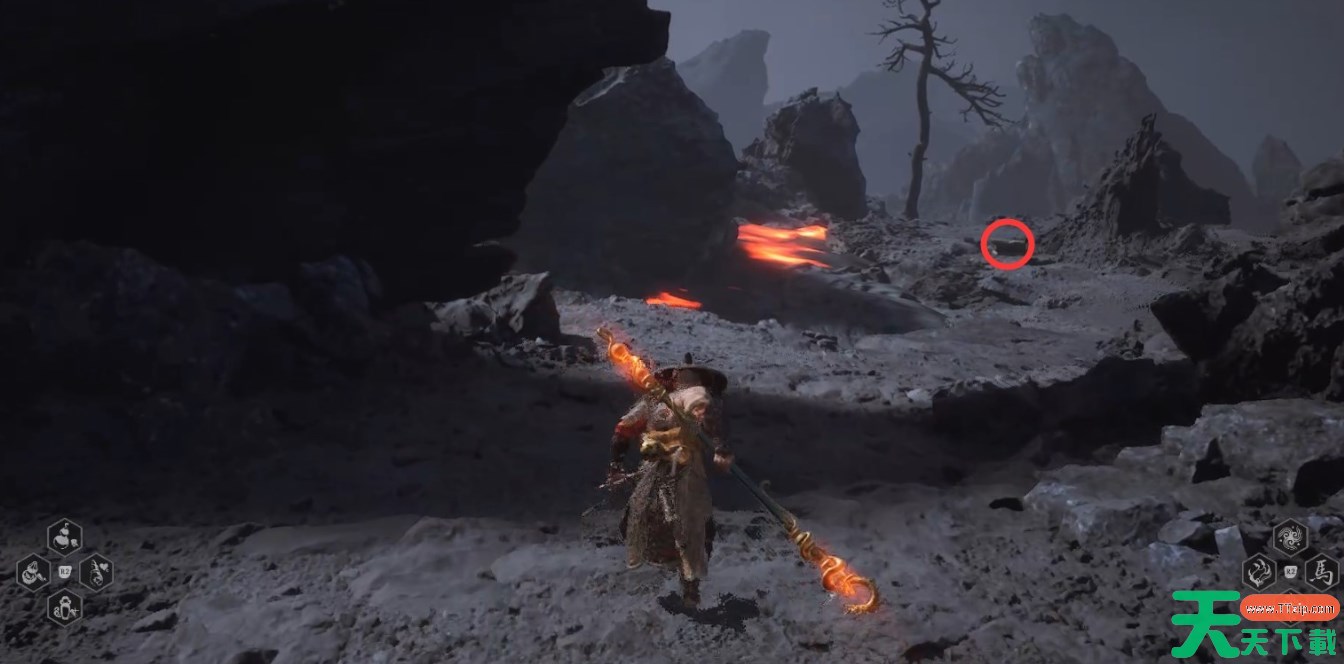Cast the swirling cloud spell
The width and height of the screenshot is (1344, 664).
click(1290, 538)
